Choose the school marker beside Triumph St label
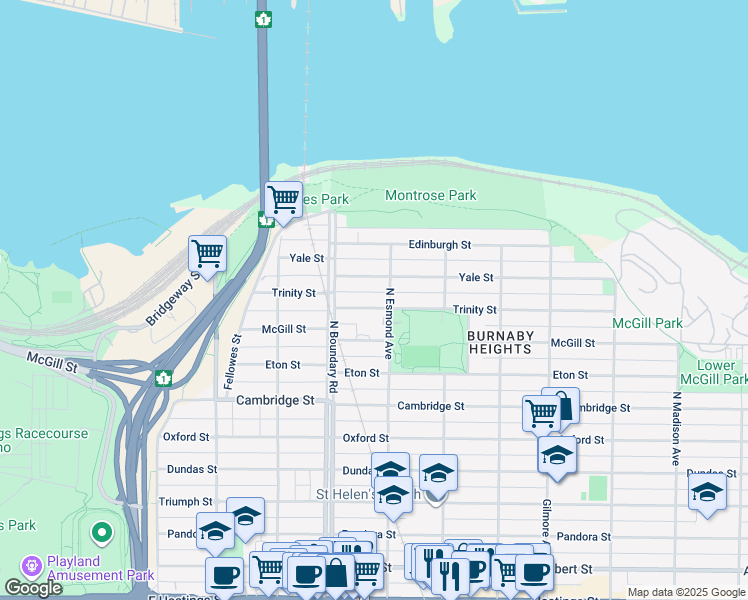This screenshot has height=600, width=748. (245, 516)
